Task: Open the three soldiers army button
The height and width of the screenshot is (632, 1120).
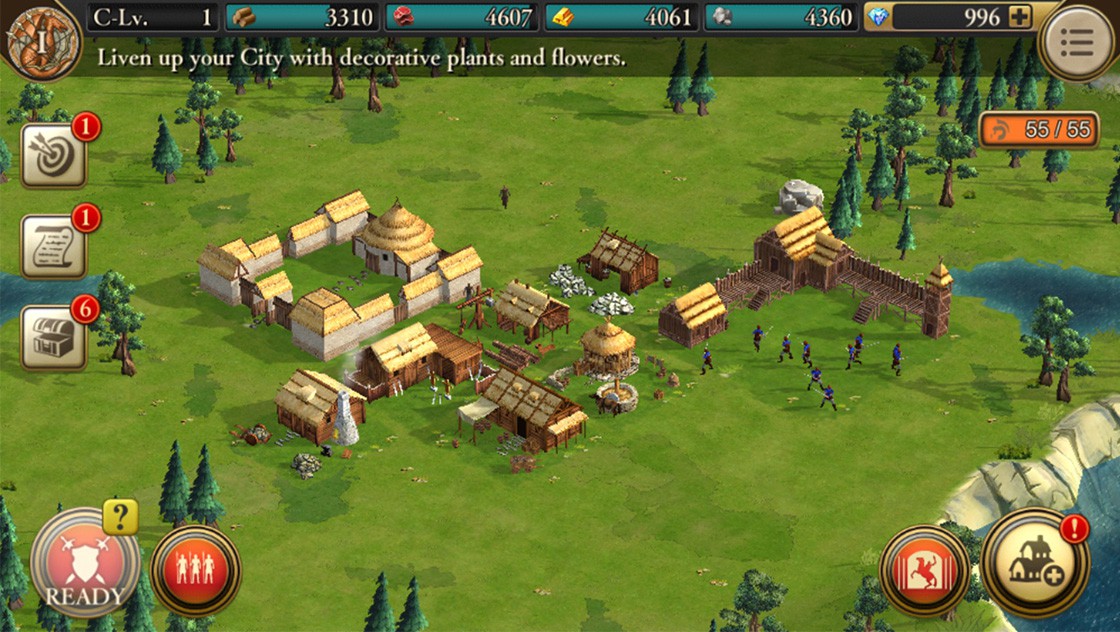Action: pos(195,570)
